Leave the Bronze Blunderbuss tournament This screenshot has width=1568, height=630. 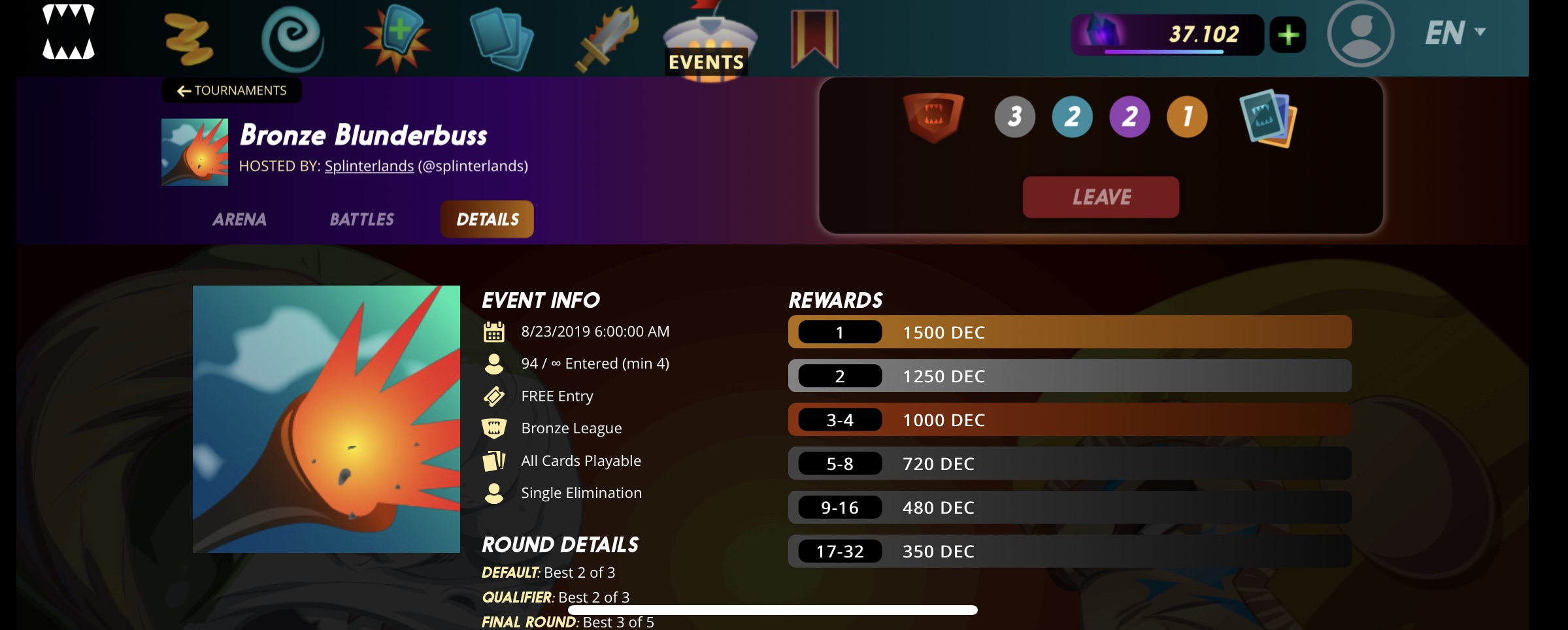1101,197
